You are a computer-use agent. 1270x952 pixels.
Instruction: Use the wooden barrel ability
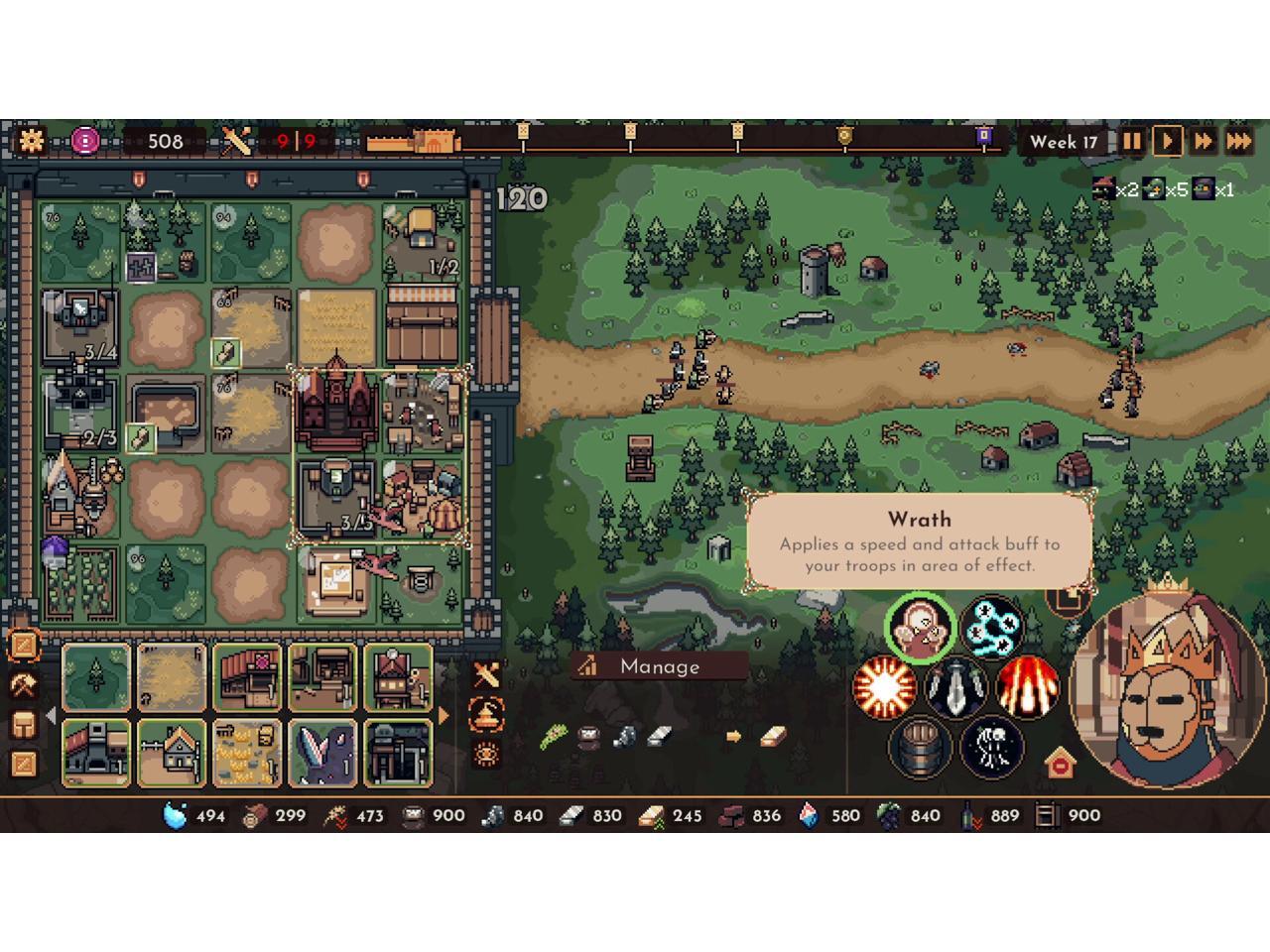tap(920, 747)
